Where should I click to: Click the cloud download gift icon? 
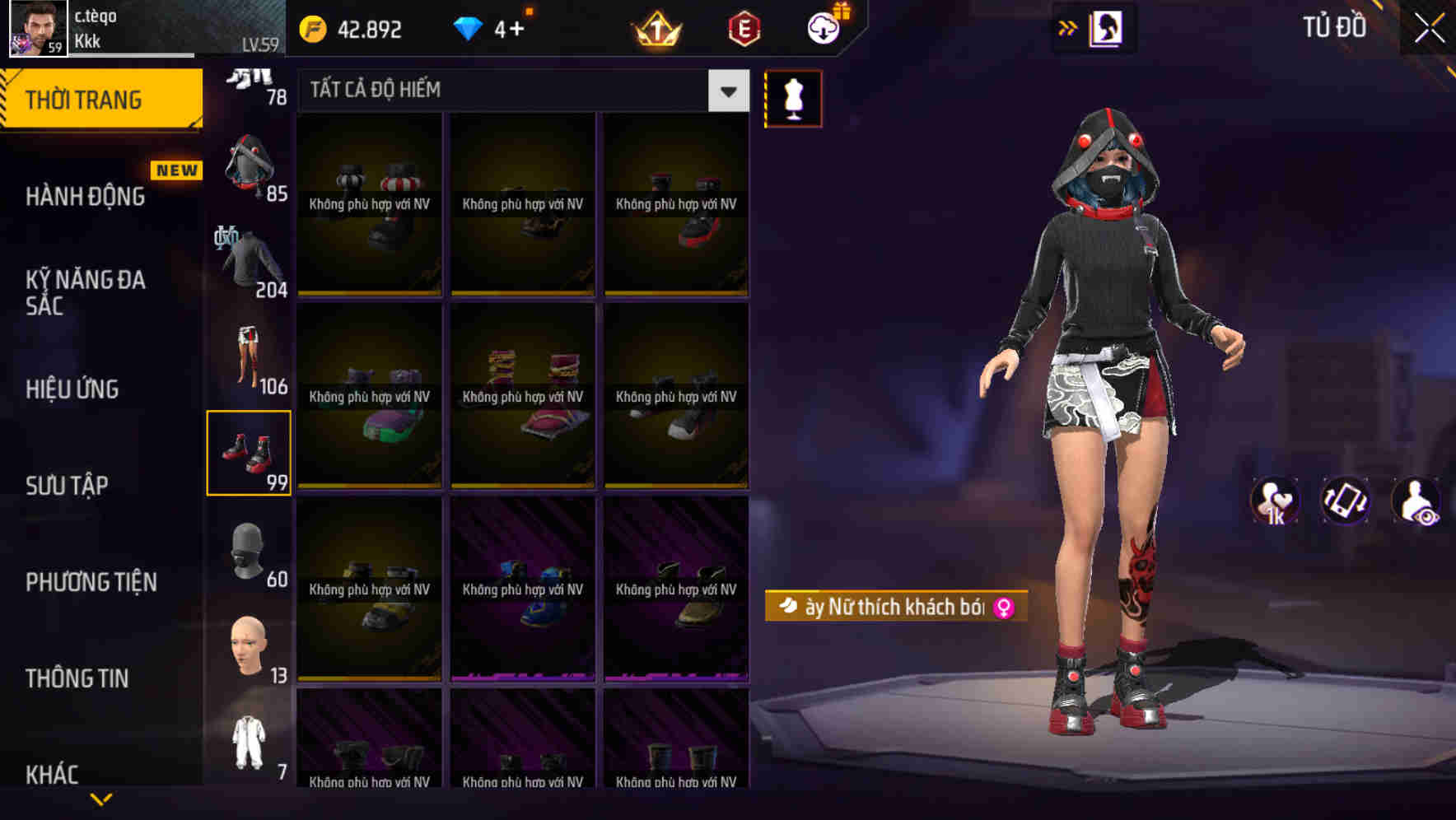point(824,27)
